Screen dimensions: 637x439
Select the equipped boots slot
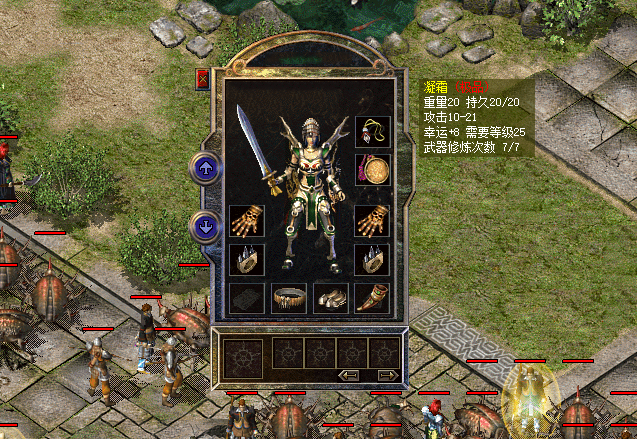pos(330,298)
